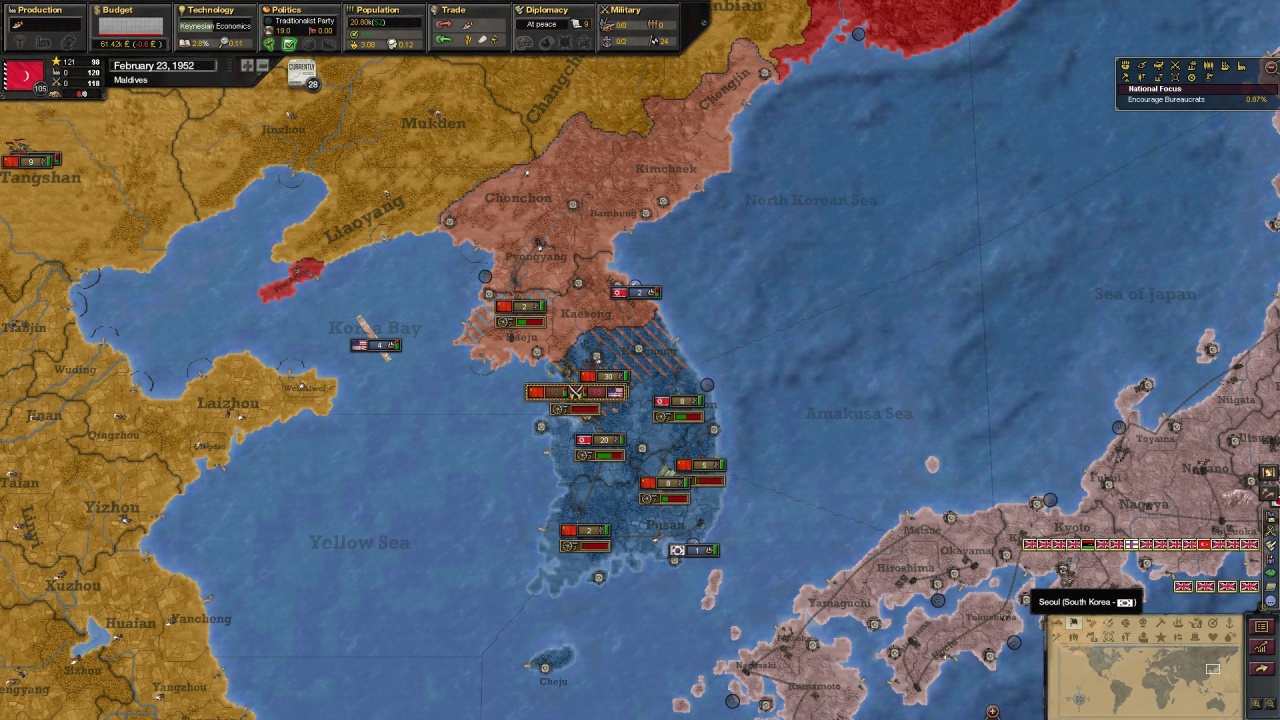Click the red national flag shield
Screen dimensions: 1280x720
click(x=23, y=76)
